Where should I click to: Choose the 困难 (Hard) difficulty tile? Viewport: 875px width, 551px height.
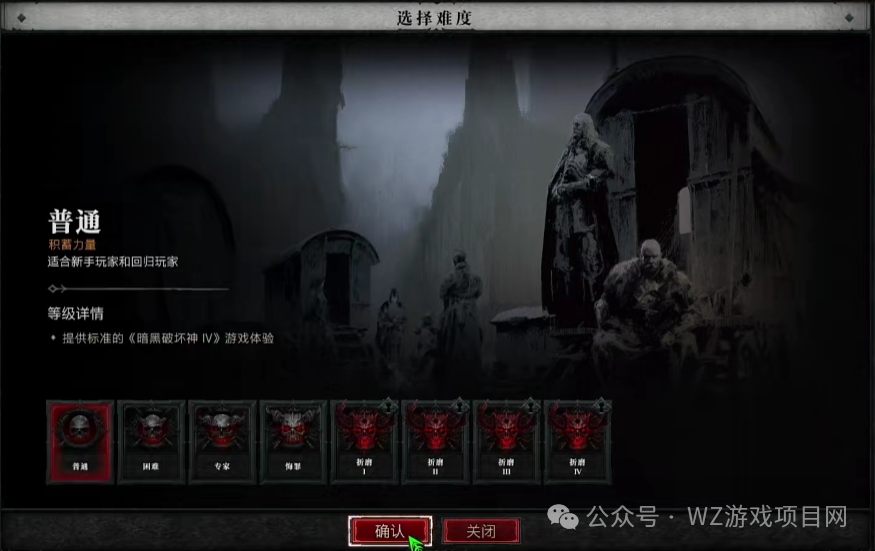pyautogui.click(x=151, y=441)
